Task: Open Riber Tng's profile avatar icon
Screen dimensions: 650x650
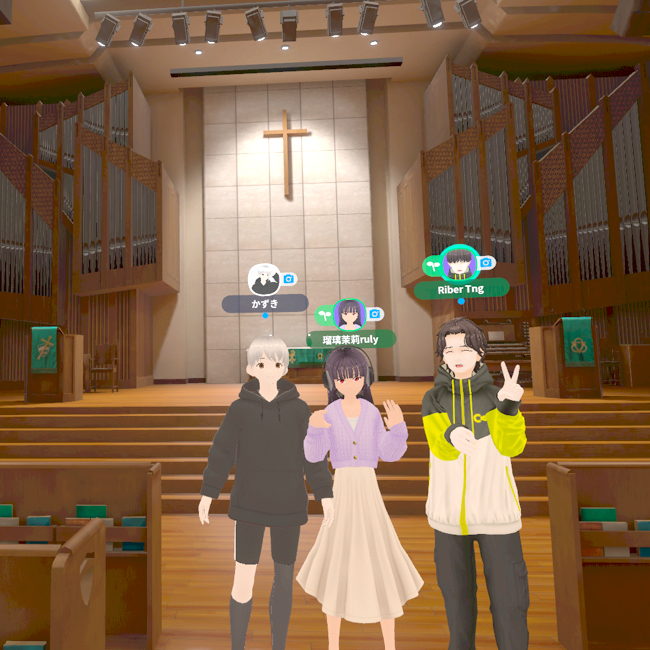Action: (x=460, y=264)
